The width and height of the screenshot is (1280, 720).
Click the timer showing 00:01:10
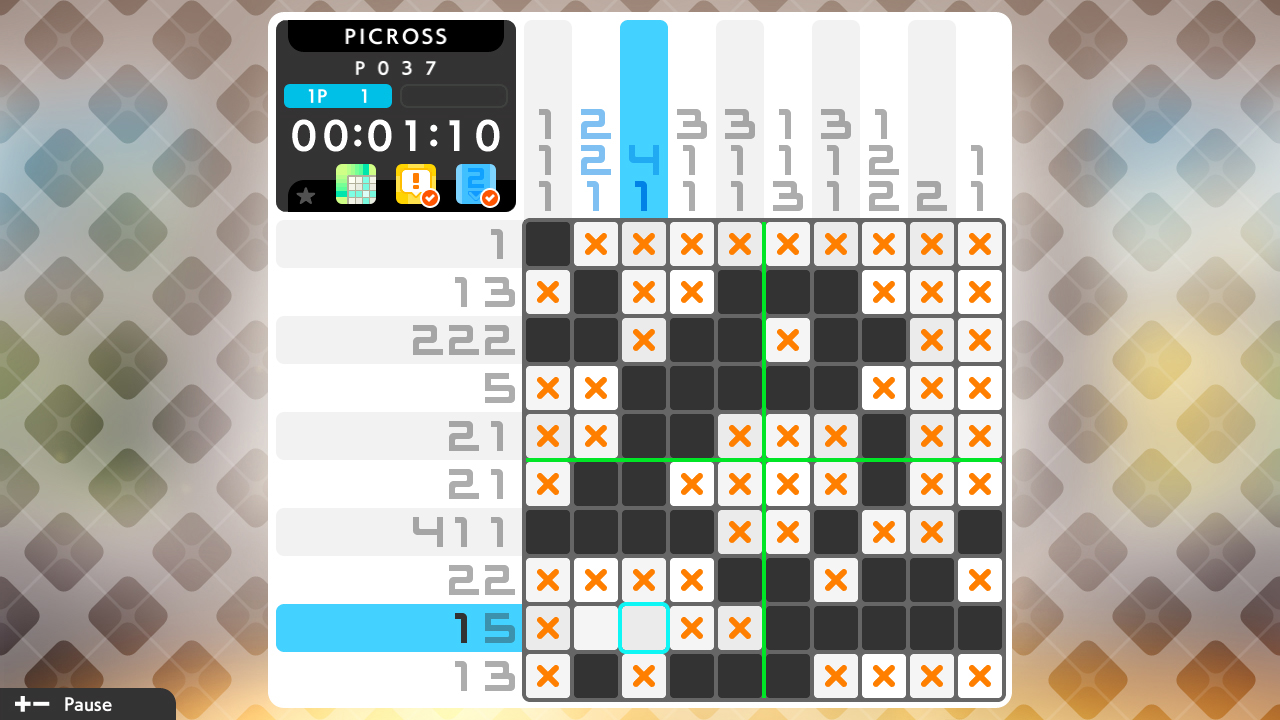click(x=396, y=135)
